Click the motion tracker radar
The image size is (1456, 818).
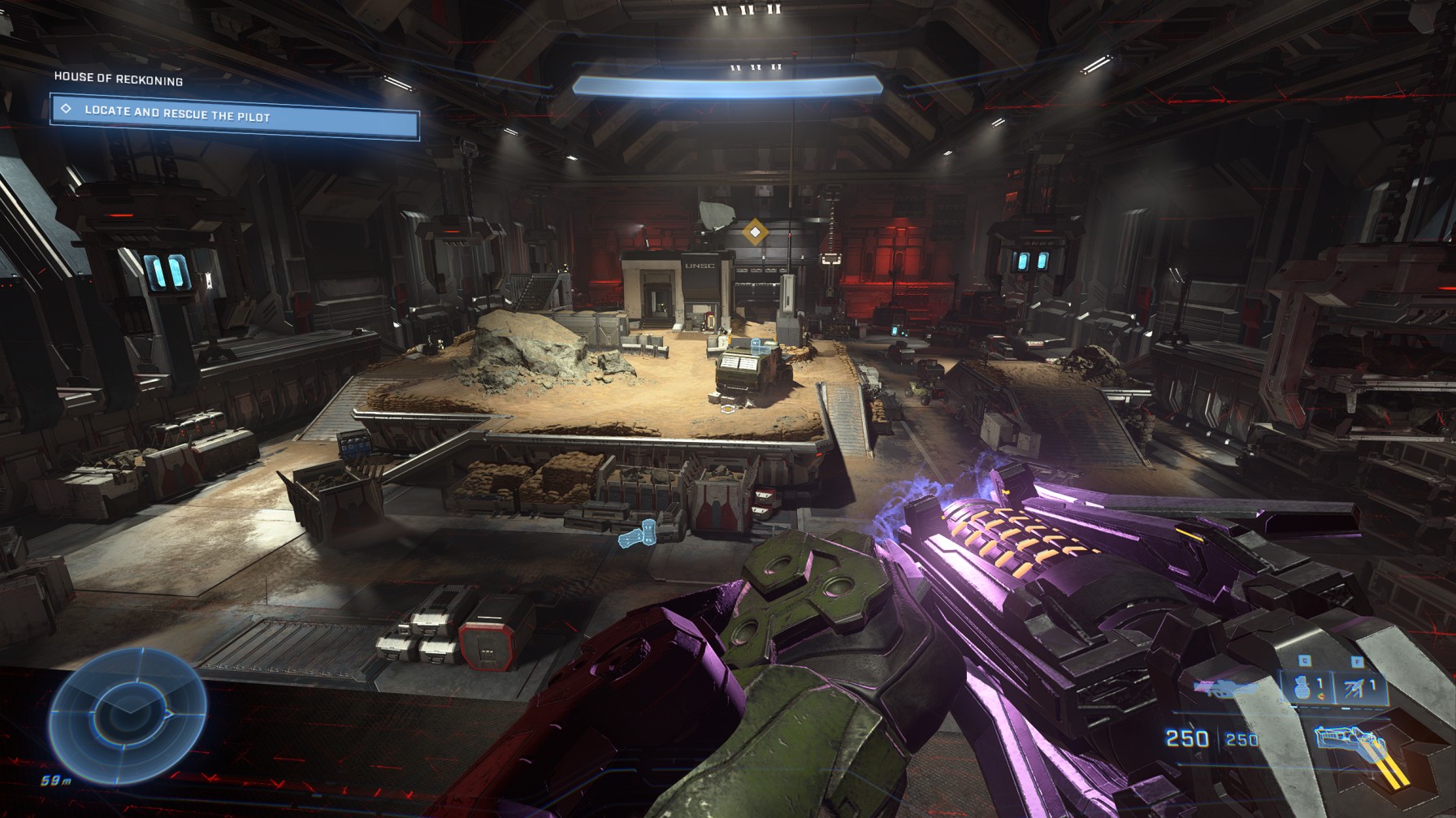tap(128, 711)
